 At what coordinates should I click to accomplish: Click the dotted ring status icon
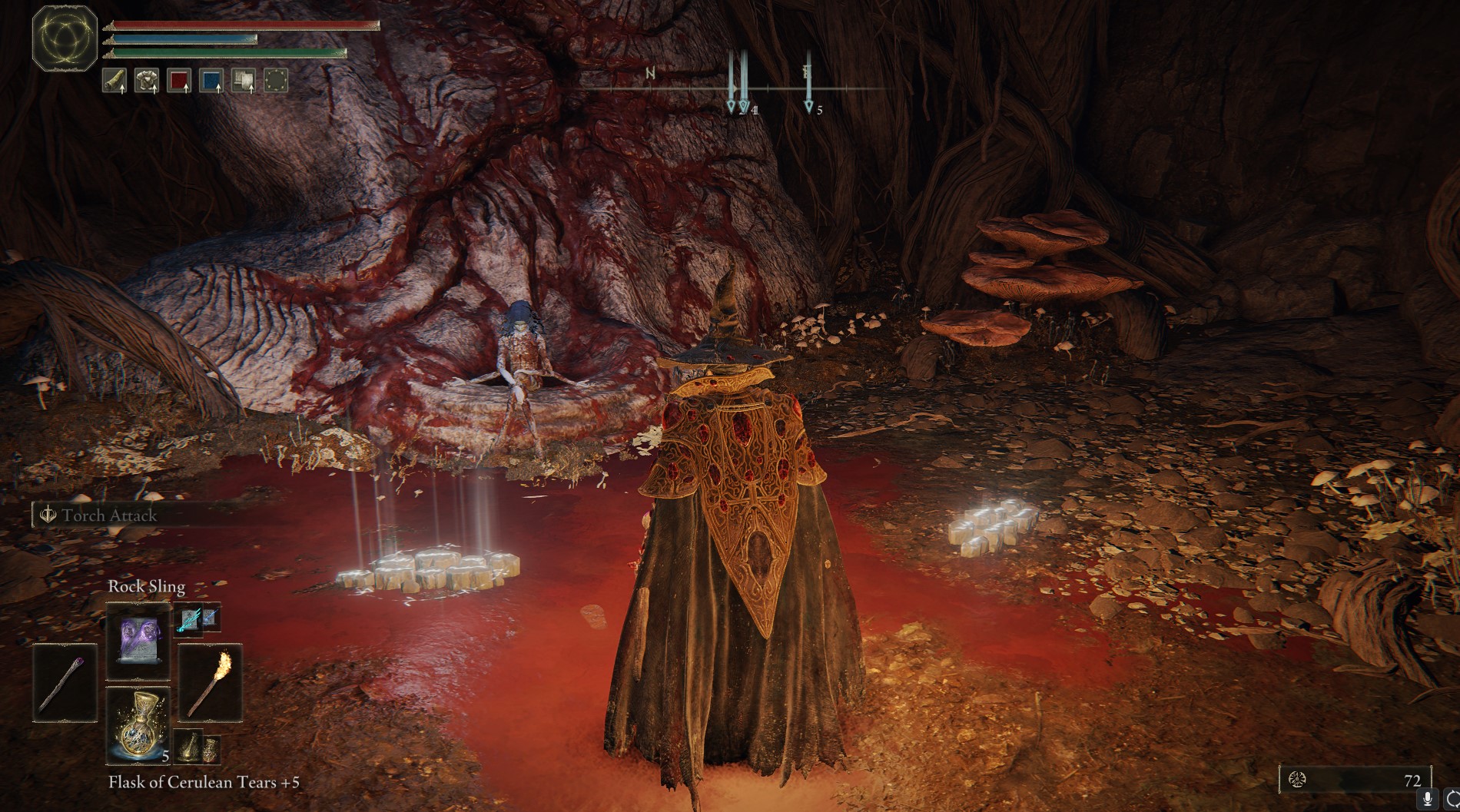pos(276,80)
